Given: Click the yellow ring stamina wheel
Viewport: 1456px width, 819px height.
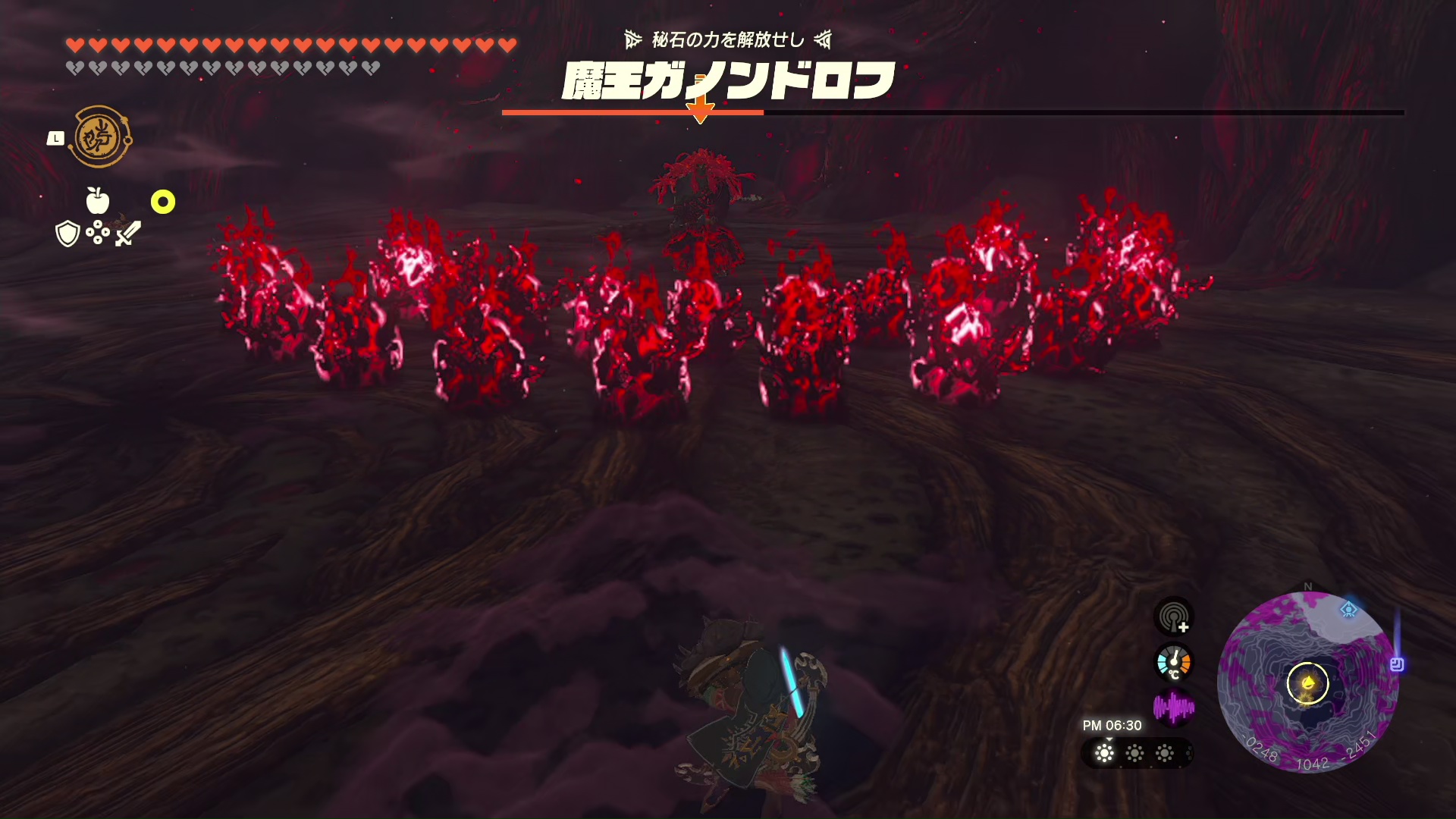Looking at the screenshot, I should (163, 202).
